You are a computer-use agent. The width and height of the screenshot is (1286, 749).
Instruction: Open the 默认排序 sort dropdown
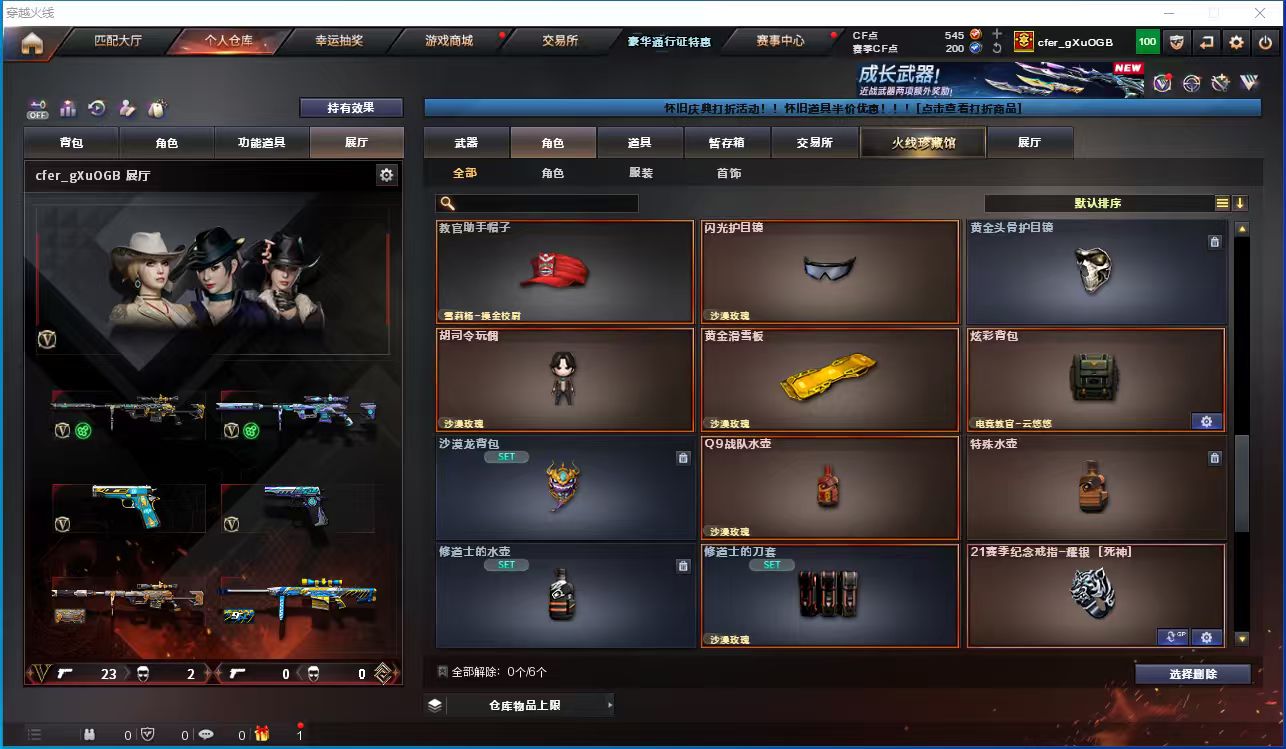coord(1097,203)
